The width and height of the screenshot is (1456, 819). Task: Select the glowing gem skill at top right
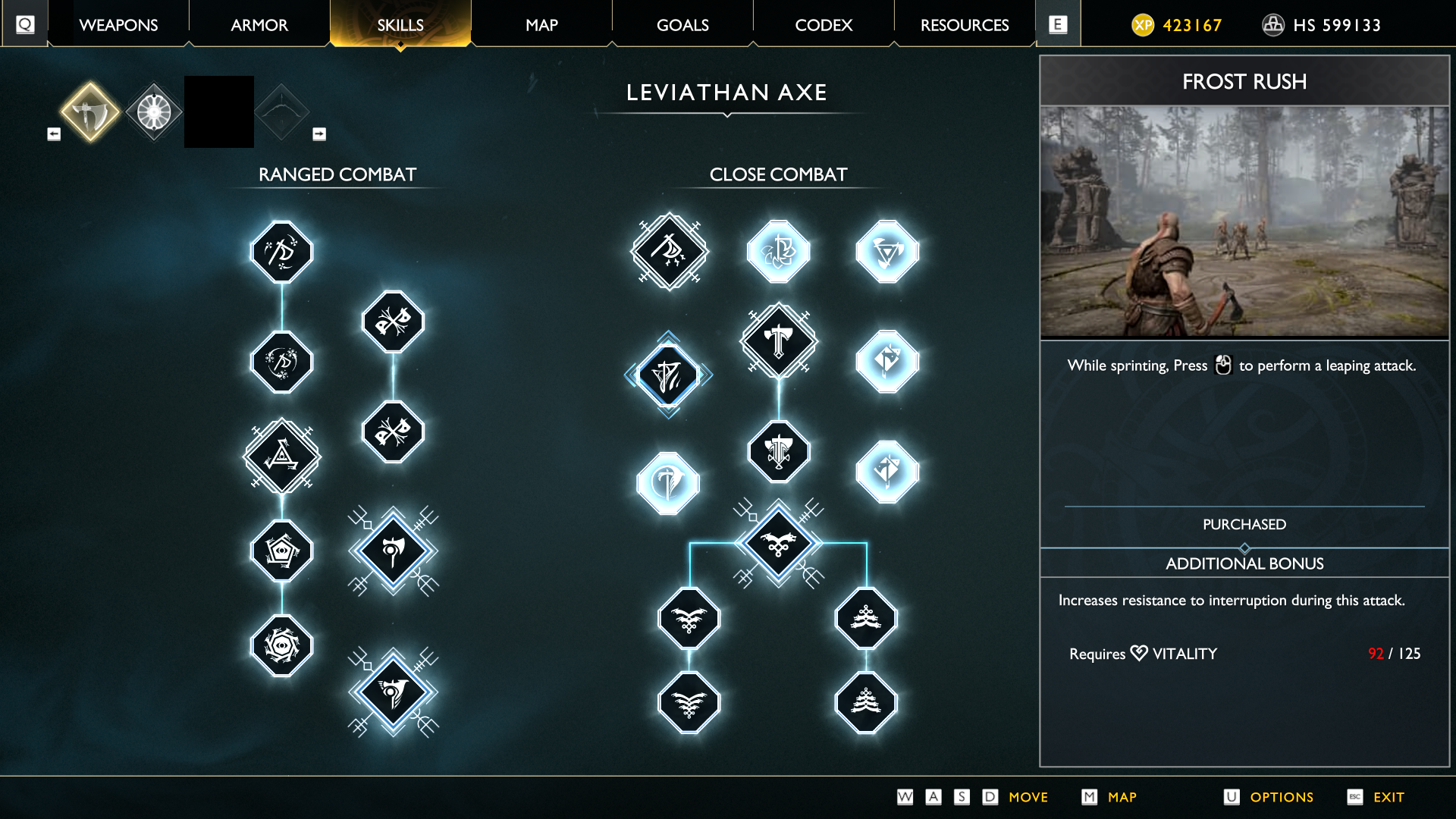[887, 252]
